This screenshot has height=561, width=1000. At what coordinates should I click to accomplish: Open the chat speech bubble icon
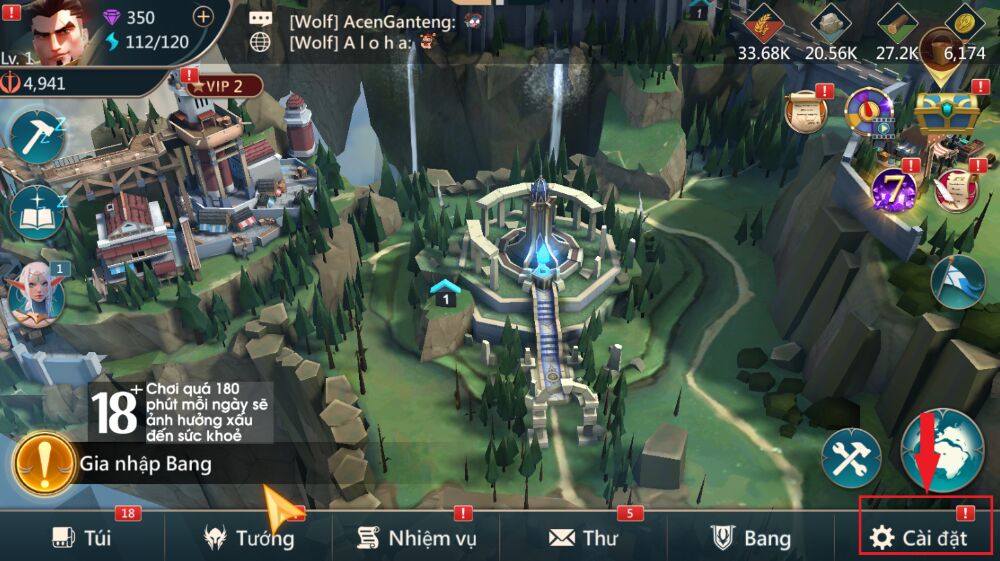click(x=261, y=19)
